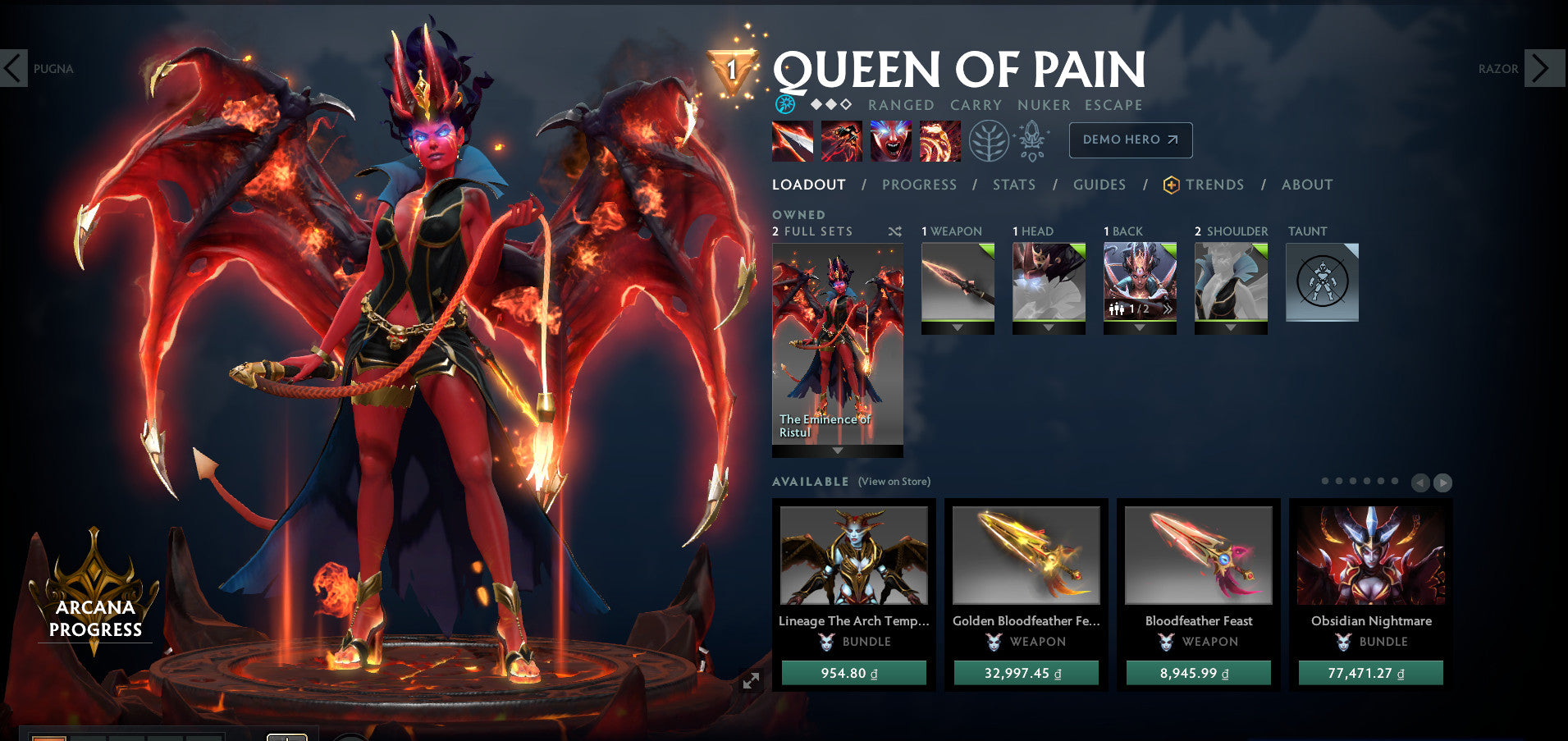Switch to the Stats tab

click(1014, 185)
